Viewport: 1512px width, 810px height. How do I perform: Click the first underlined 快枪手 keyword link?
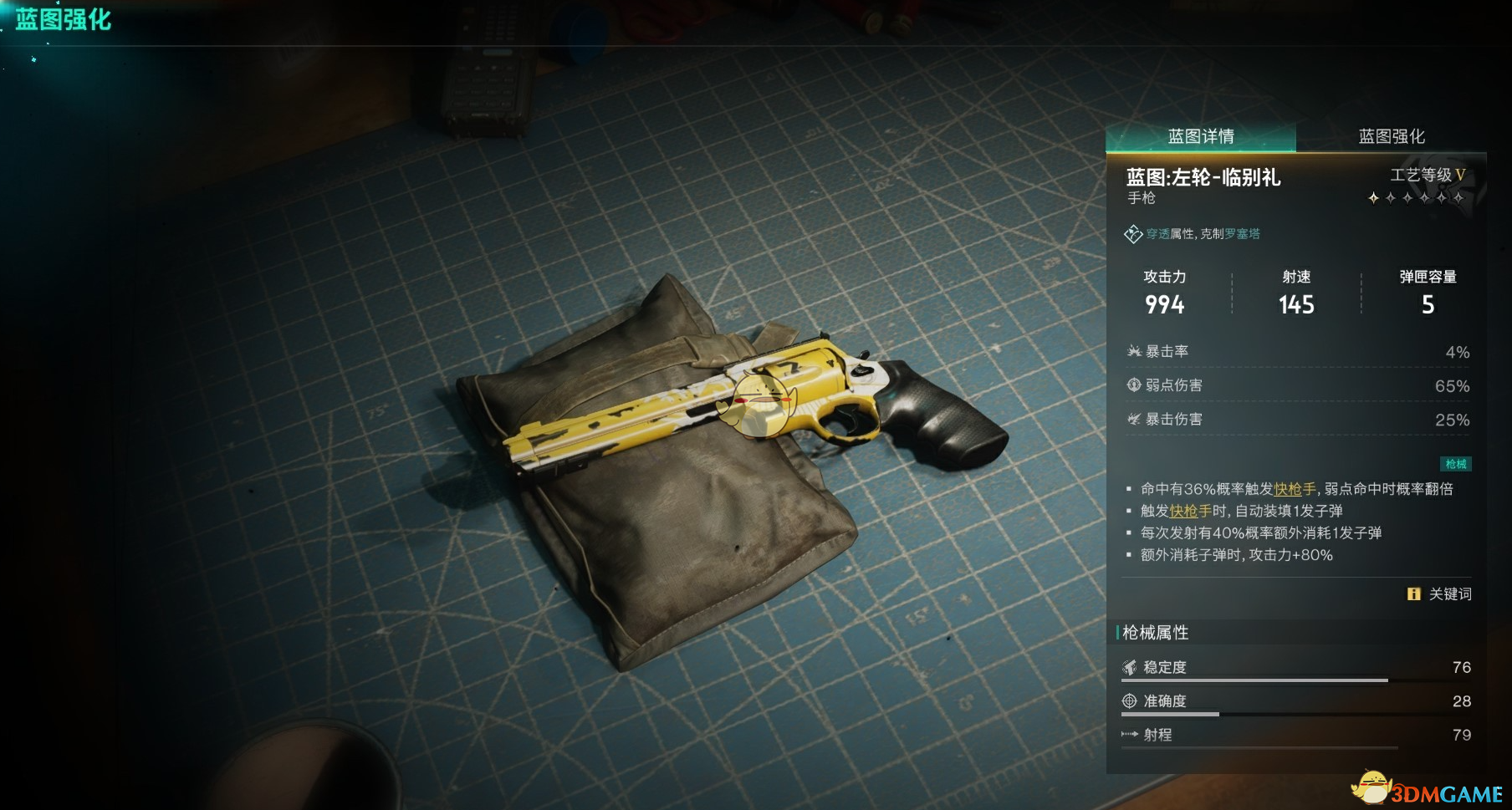[x=1295, y=489]
